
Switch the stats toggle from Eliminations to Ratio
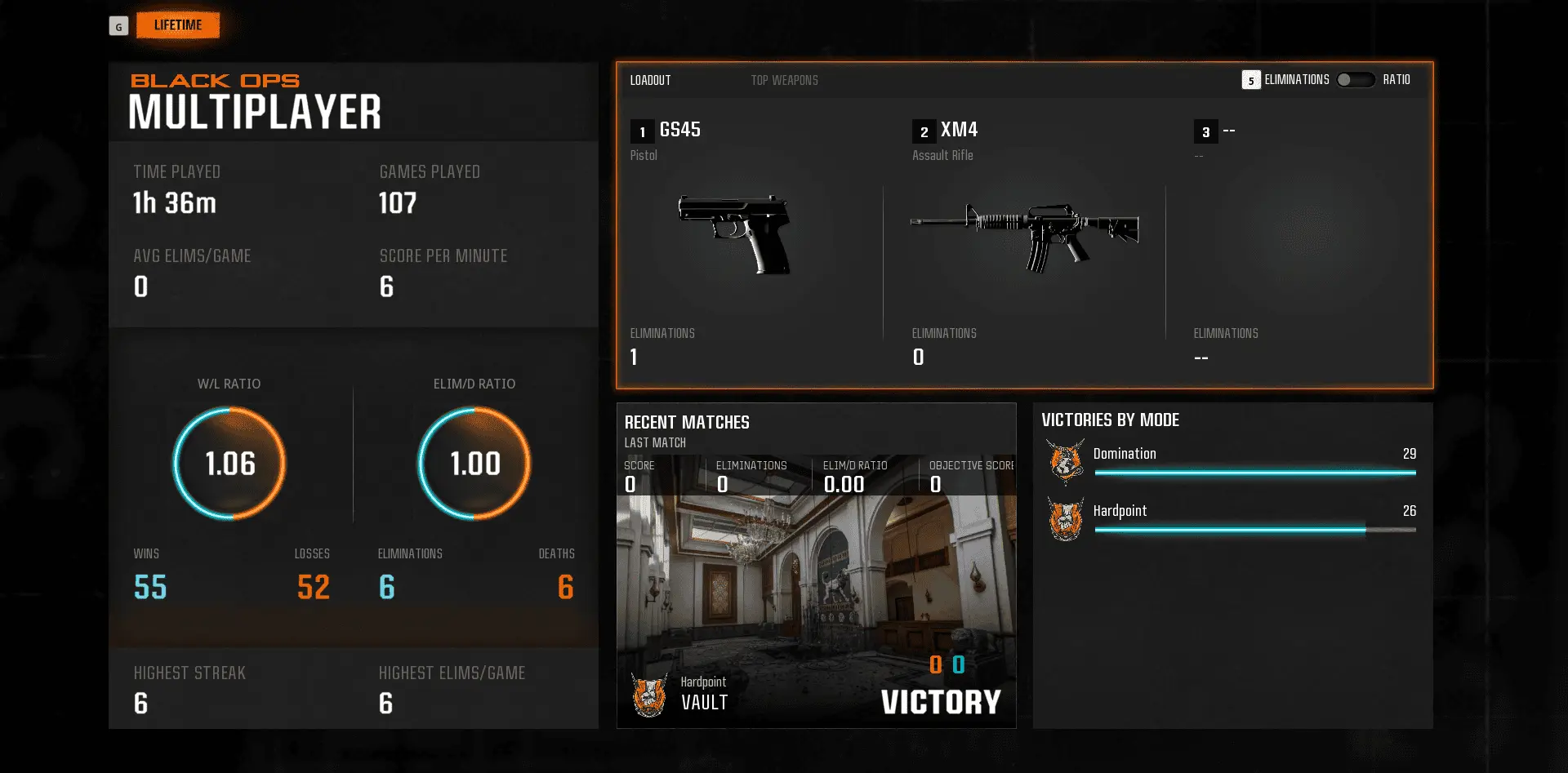(1355, 80)
